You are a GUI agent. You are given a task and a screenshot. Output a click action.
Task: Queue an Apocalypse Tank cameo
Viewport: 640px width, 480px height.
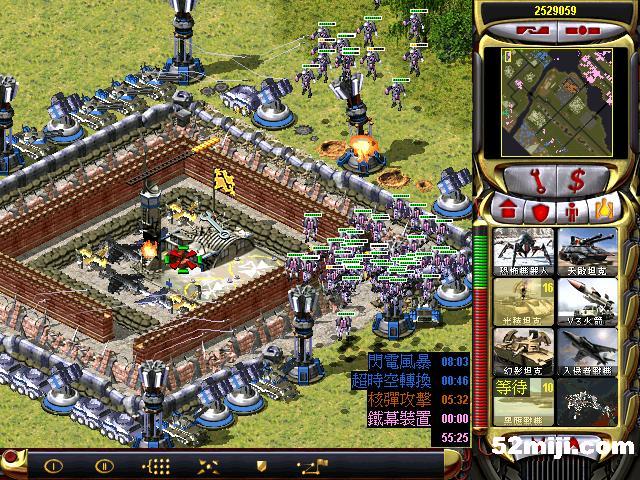point(587,250)
